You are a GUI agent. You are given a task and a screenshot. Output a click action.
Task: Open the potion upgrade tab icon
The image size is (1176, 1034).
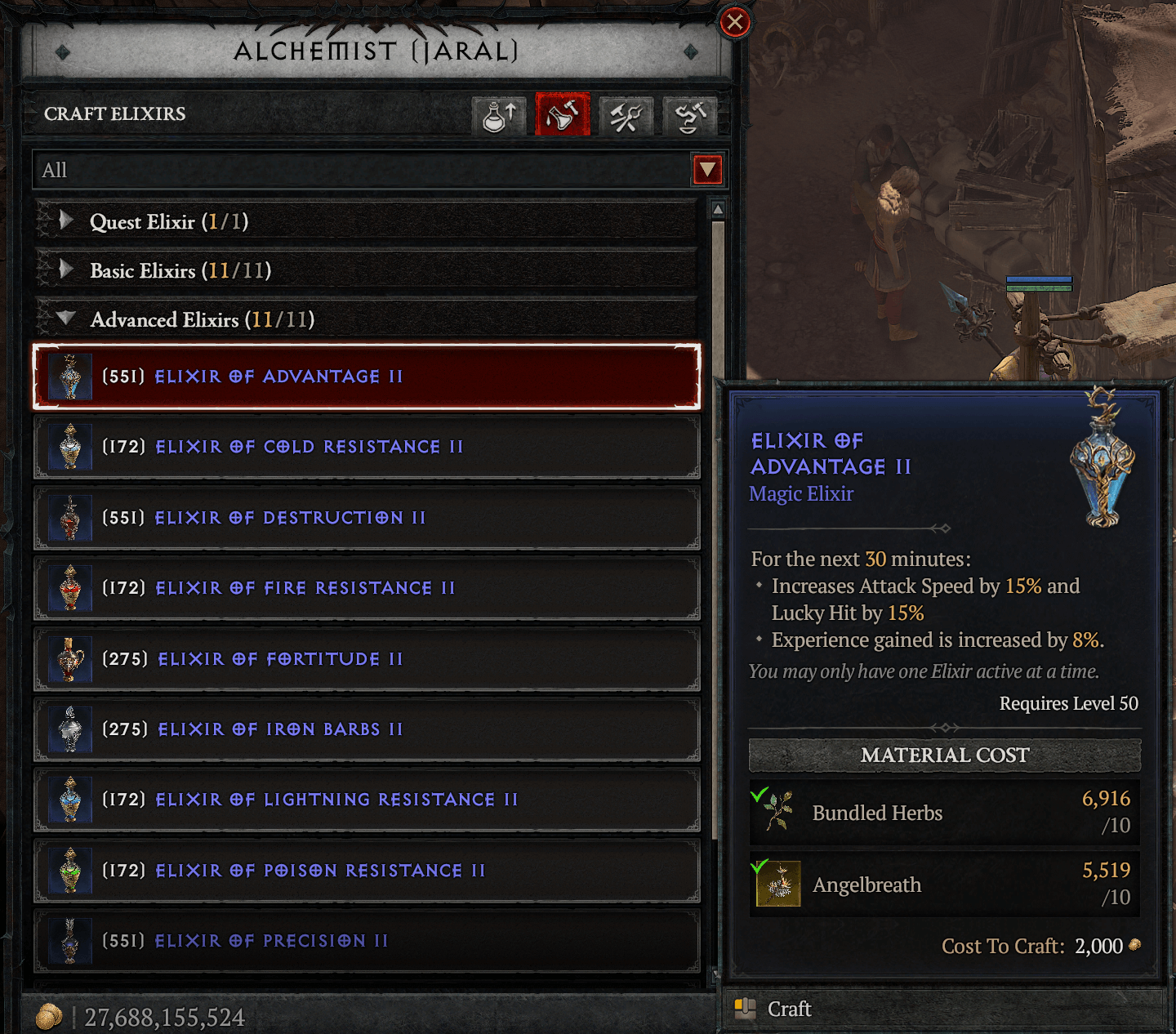(498, 116)
